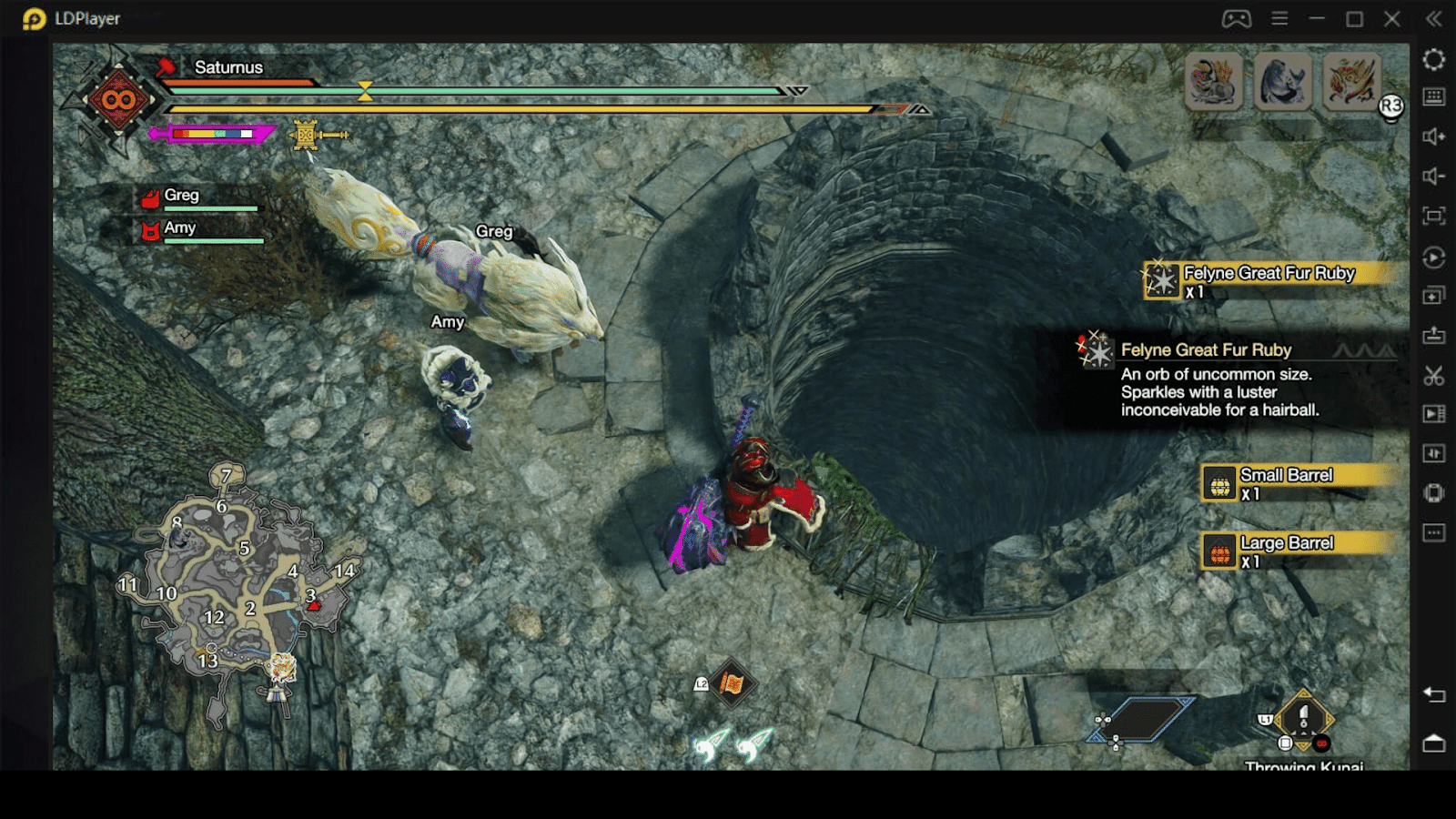The width and height of the screenshot is (1456, 819).
Task: Select the blue furred monster target icon
Action: coord(1283,81)
